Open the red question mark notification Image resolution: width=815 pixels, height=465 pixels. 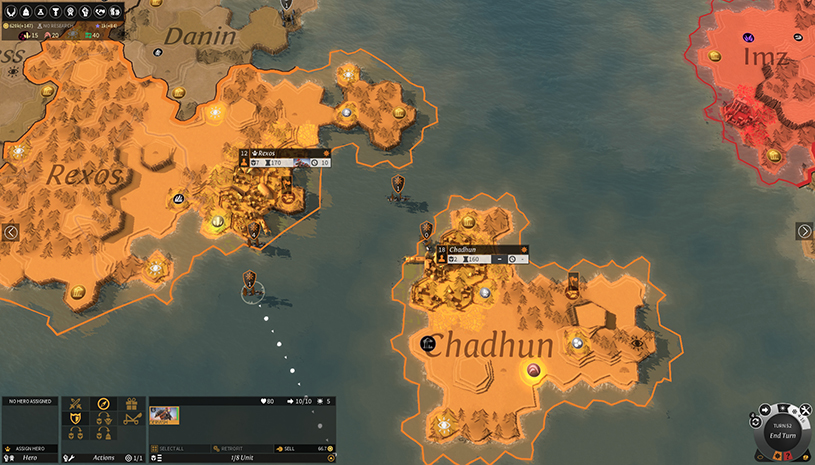pyautogui.click(x=787, y=456)
